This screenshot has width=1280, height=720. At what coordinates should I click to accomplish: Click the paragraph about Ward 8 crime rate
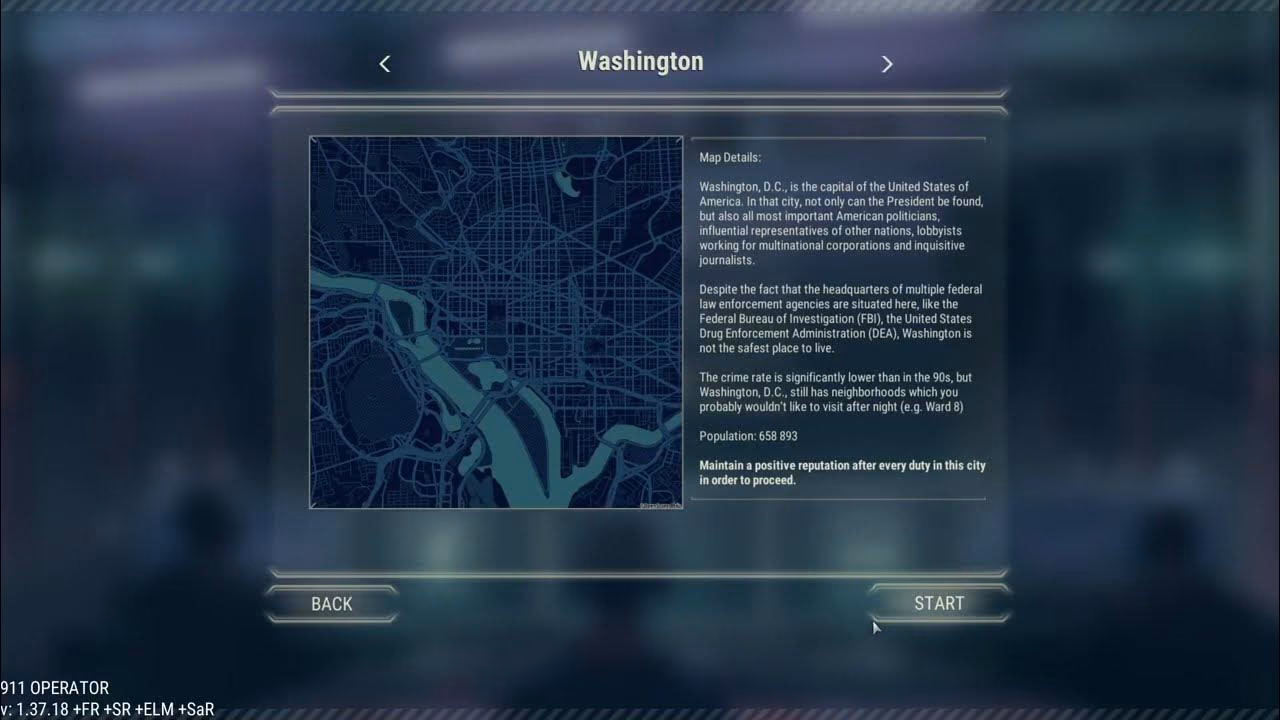(840, 392)
